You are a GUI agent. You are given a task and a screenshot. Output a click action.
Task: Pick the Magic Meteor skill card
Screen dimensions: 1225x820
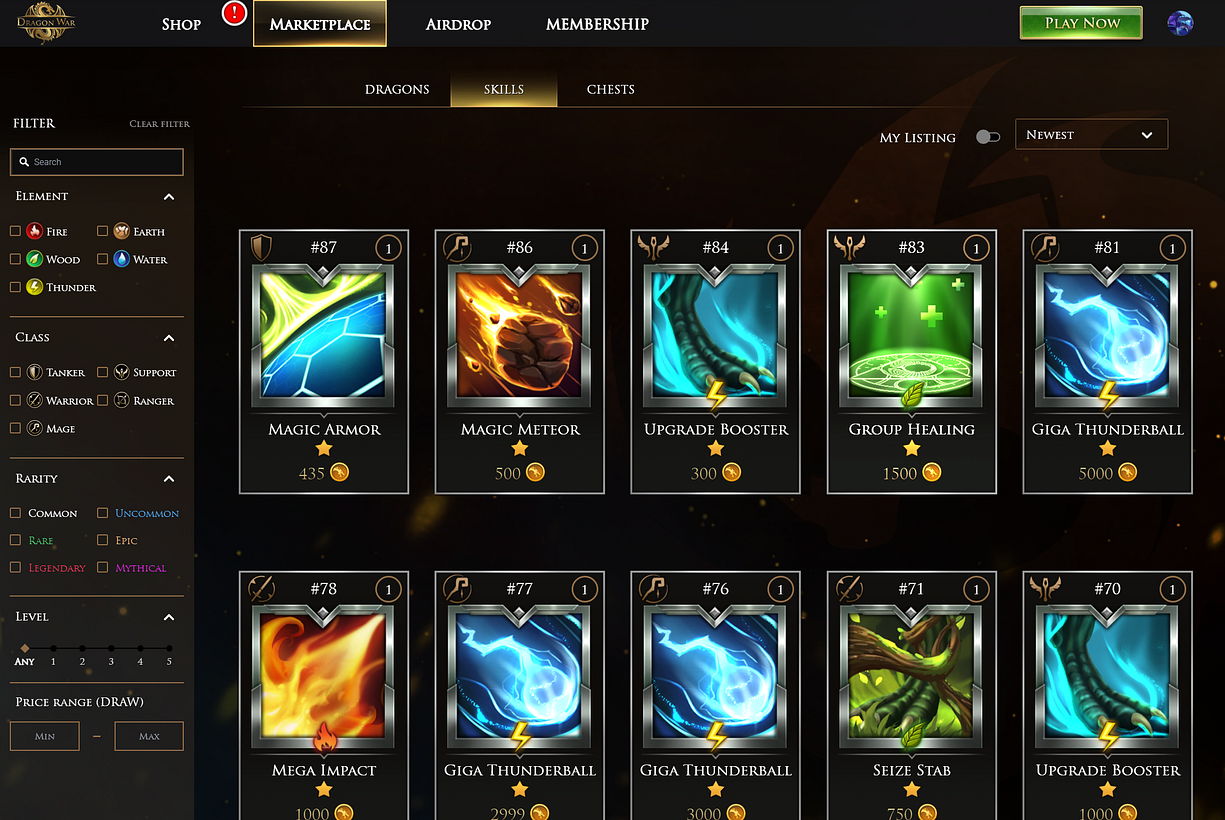pos(520,361)
